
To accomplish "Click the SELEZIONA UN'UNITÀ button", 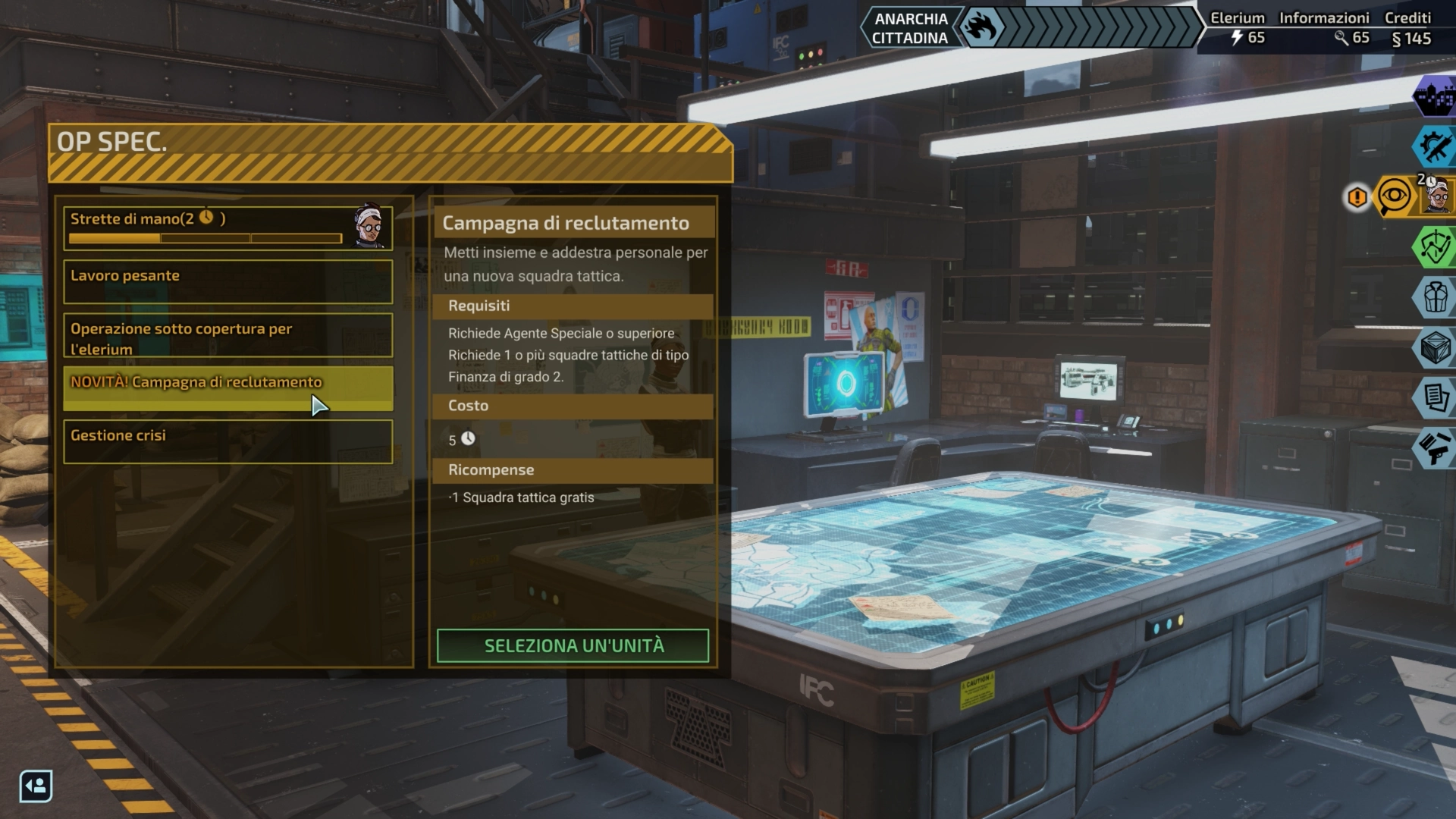I will 573,646.
